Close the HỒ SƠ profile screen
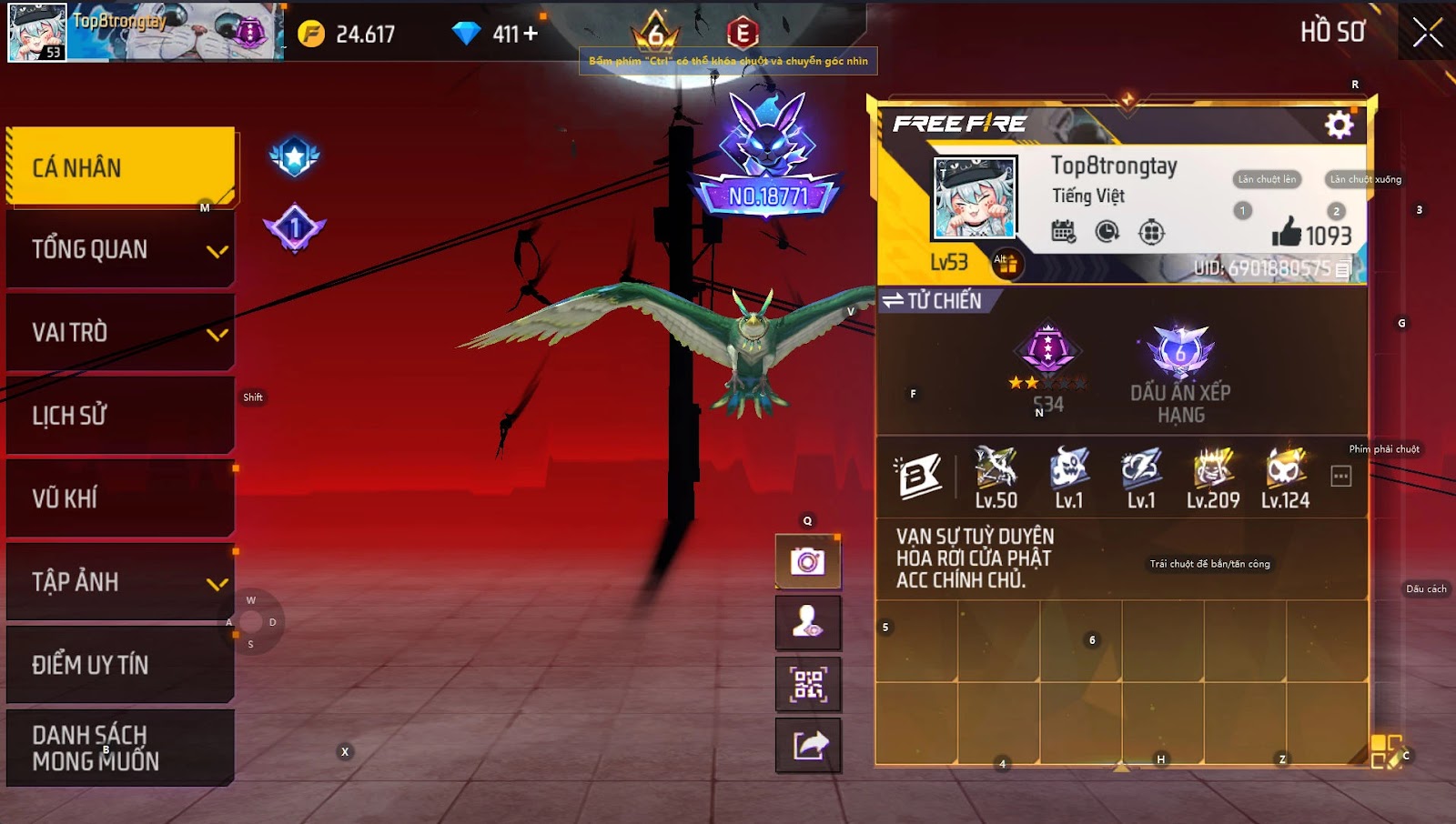This screenshot has height=824, width=1456. coord(1427,33)
